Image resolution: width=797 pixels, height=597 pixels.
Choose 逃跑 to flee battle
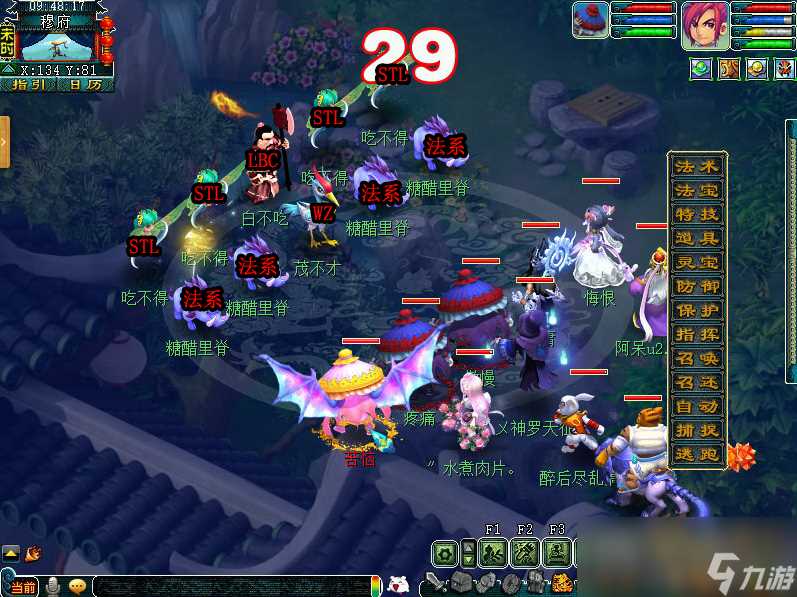(x=697, y=454)
